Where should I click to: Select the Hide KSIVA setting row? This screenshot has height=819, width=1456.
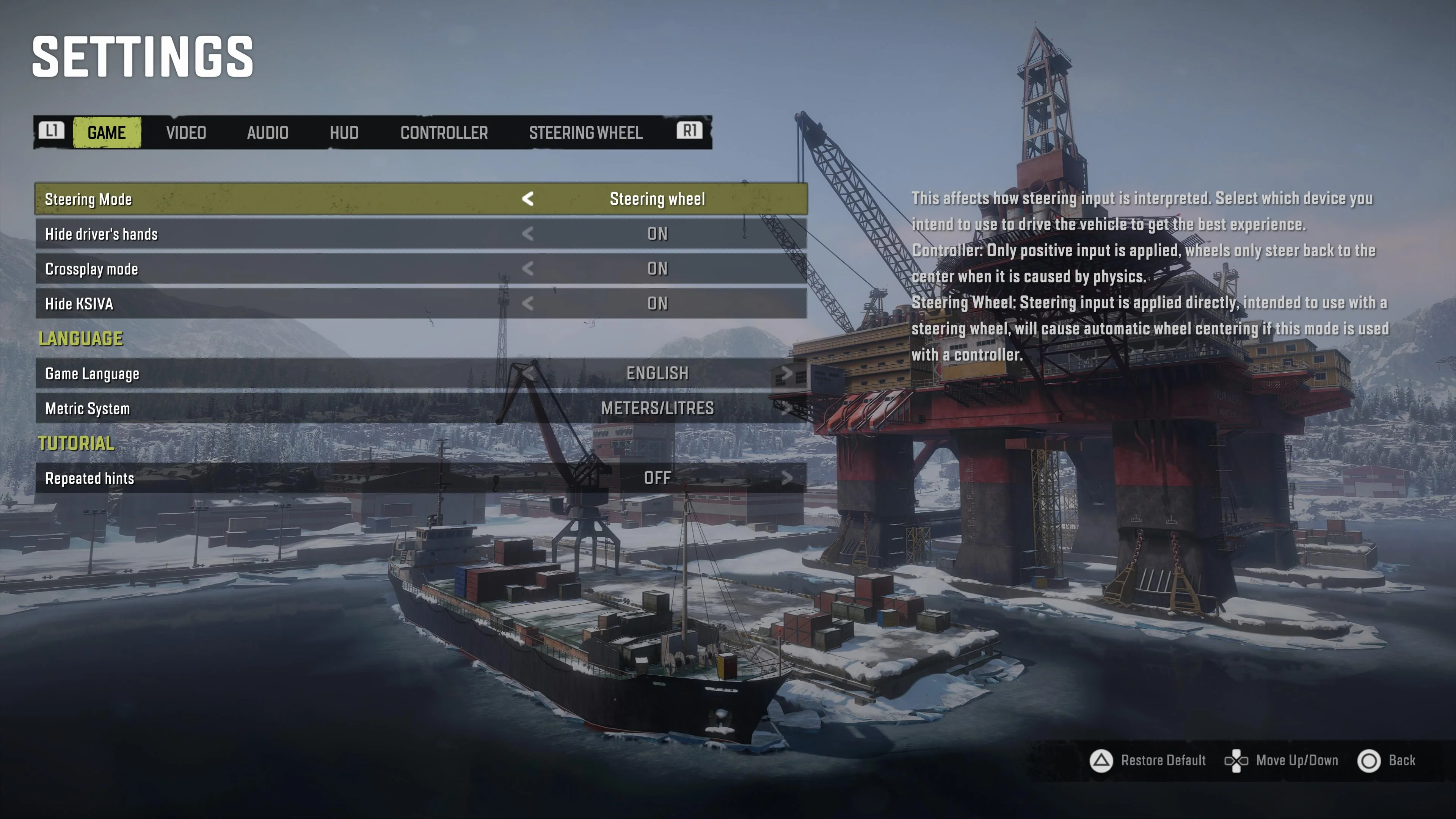coord(421,304)
